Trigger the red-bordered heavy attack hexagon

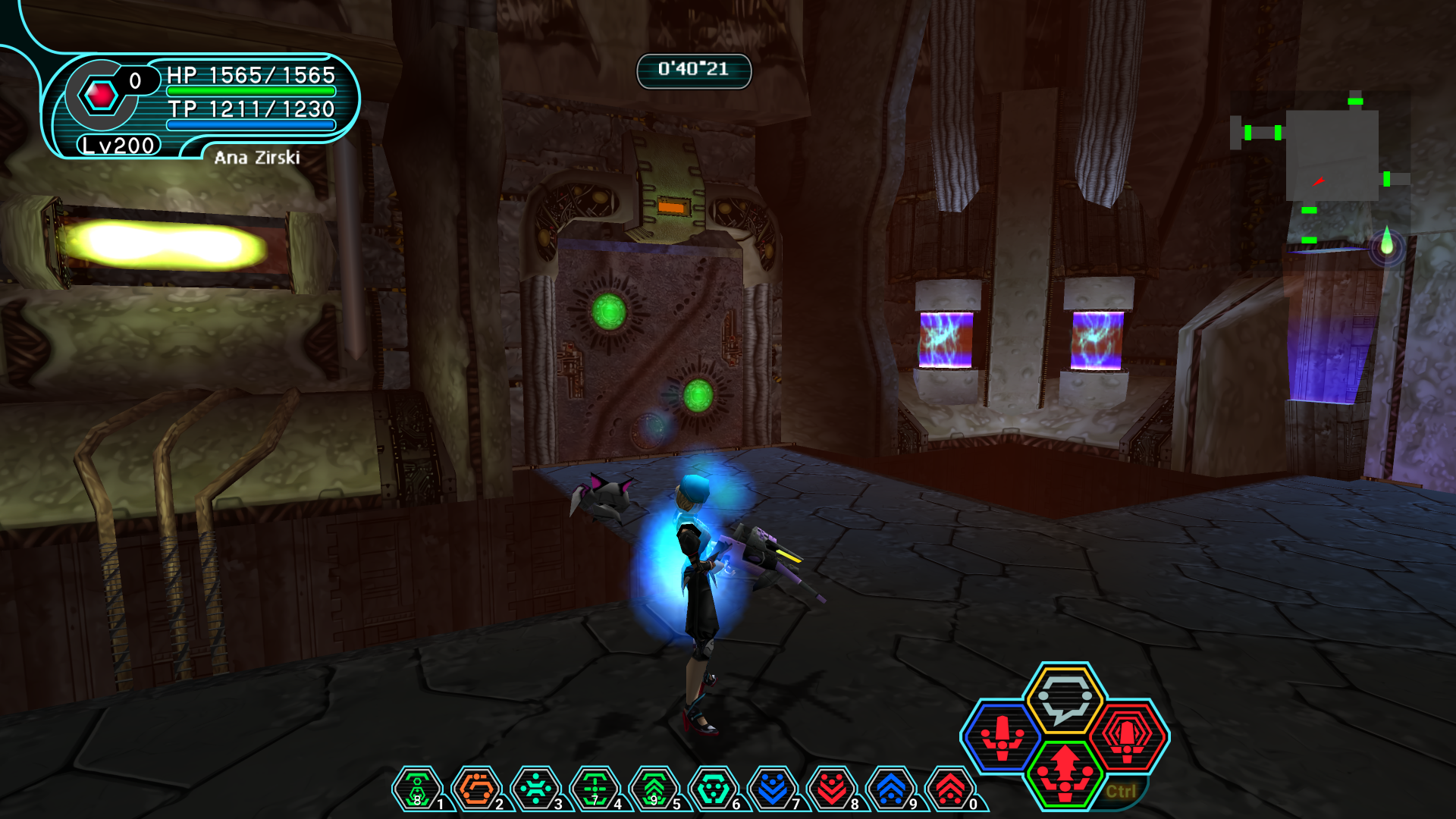(x=1128, y=736)
